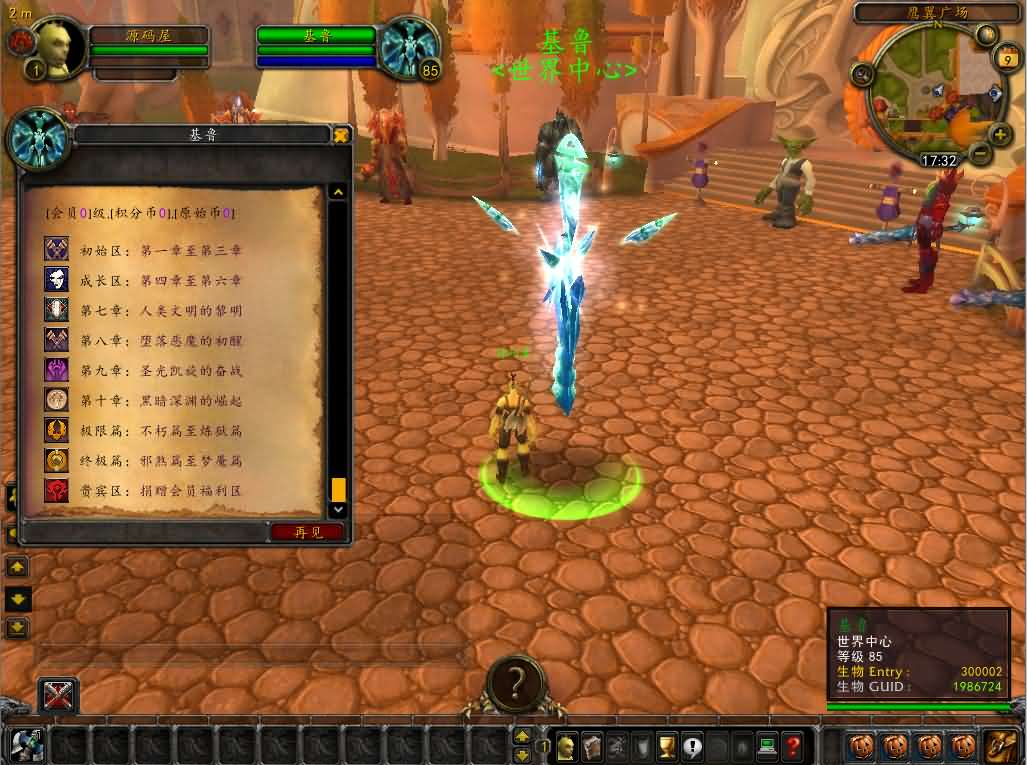Open the character info micro button

[x=567, y=745]
